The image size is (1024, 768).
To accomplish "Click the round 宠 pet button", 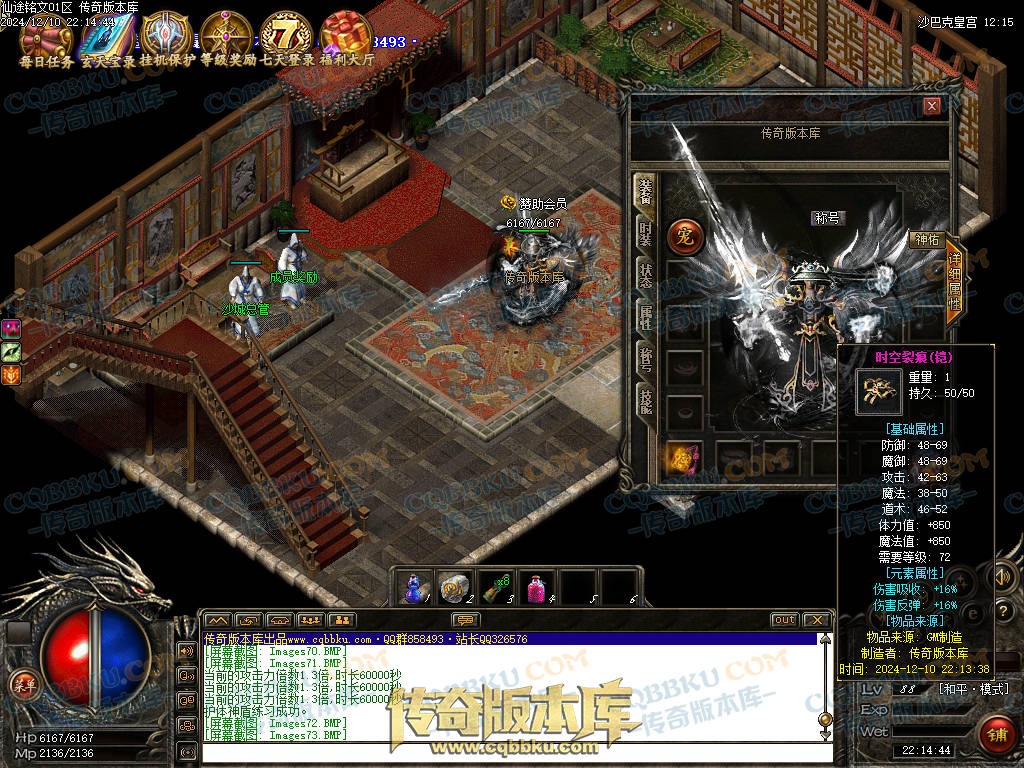I will (x=686, y=236).
